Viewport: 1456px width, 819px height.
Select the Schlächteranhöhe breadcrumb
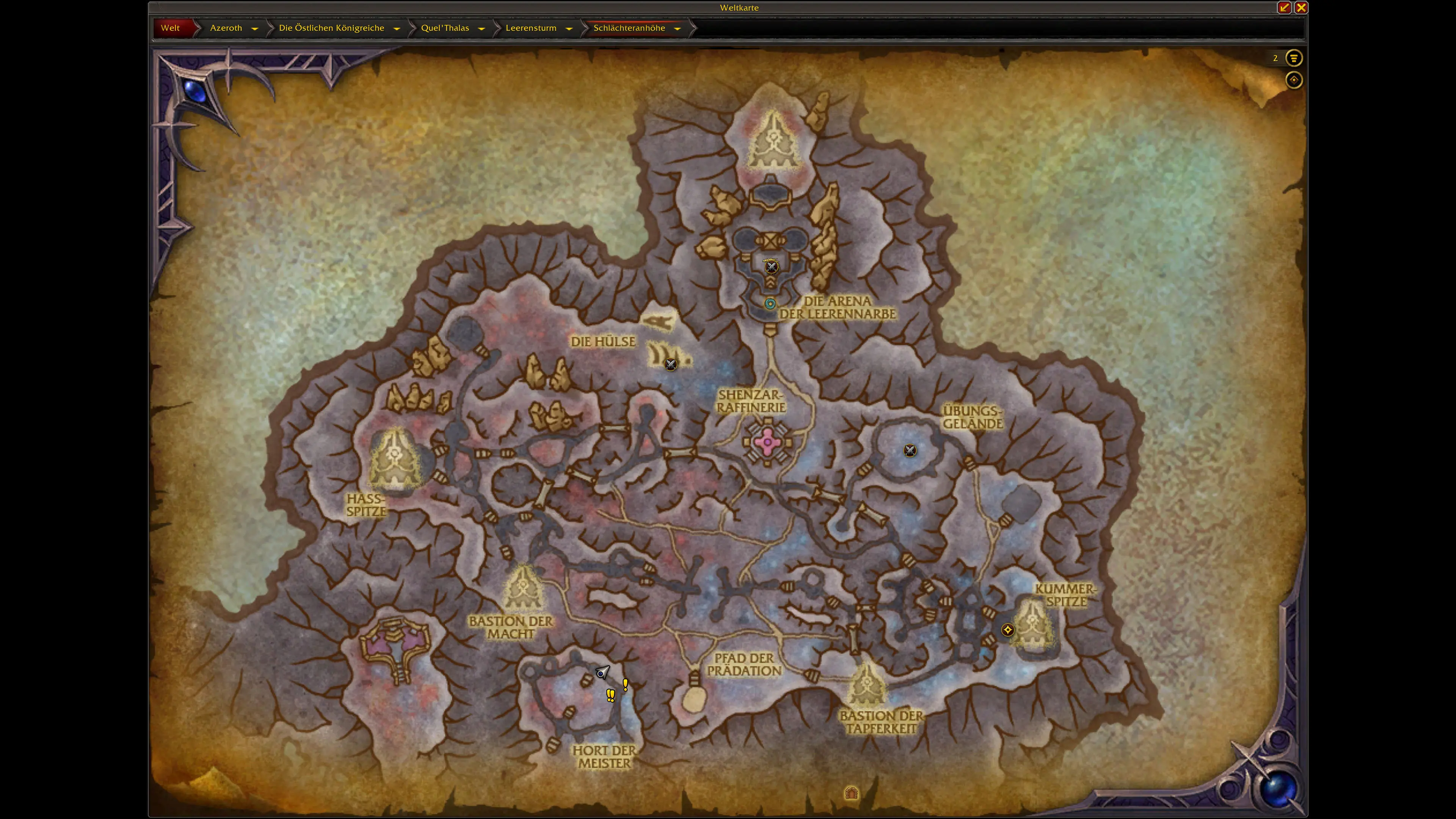(629, 28)
